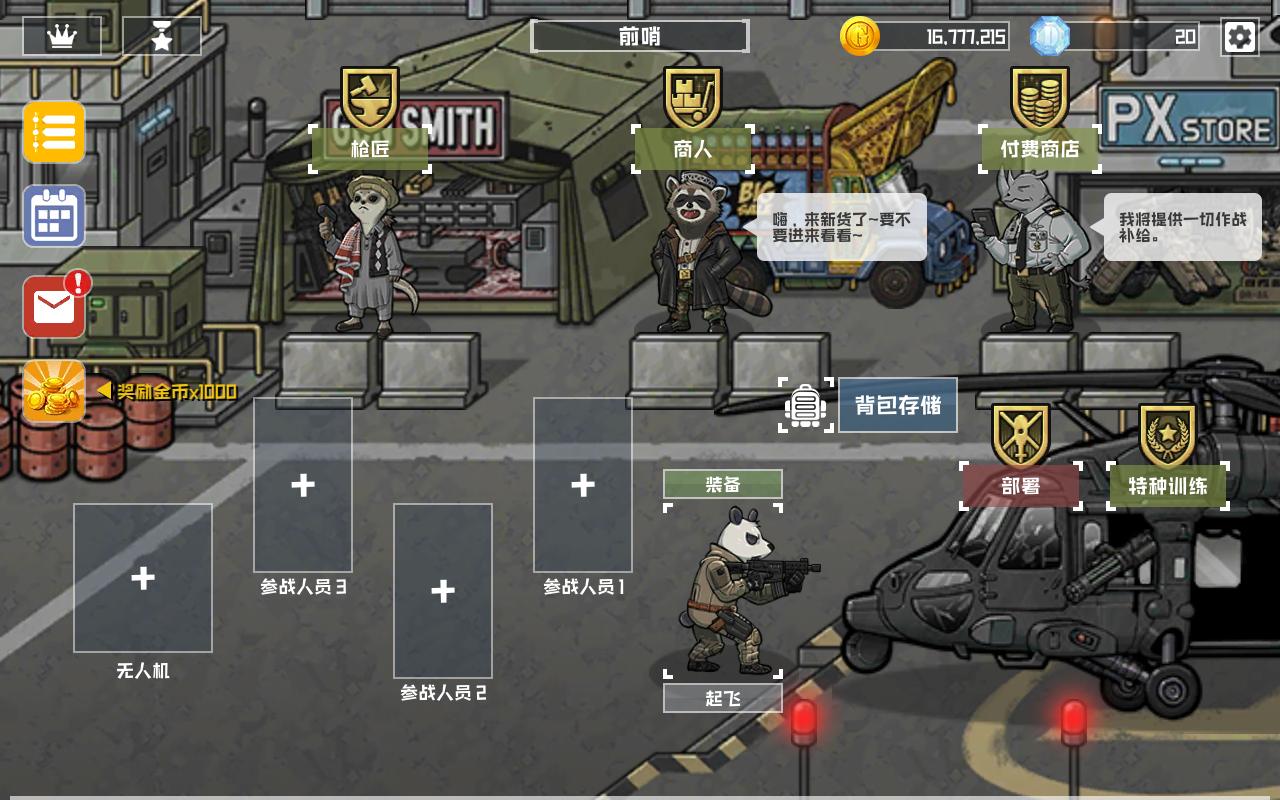Fill the 参战人员1 combatant slot
Viewport: 1280px width, 800px height.
[582, 484]
